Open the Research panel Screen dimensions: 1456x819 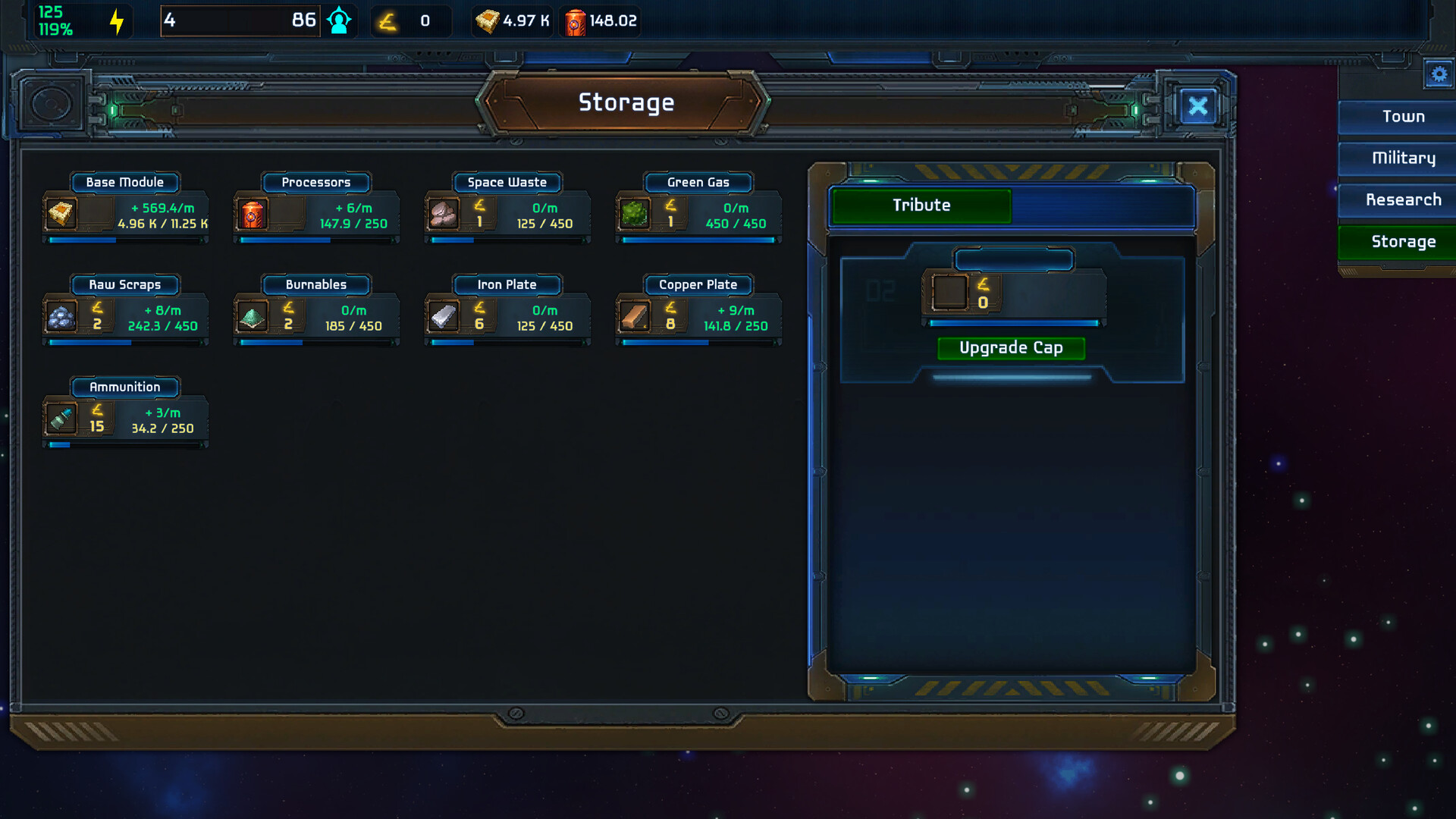(1404, 199)
